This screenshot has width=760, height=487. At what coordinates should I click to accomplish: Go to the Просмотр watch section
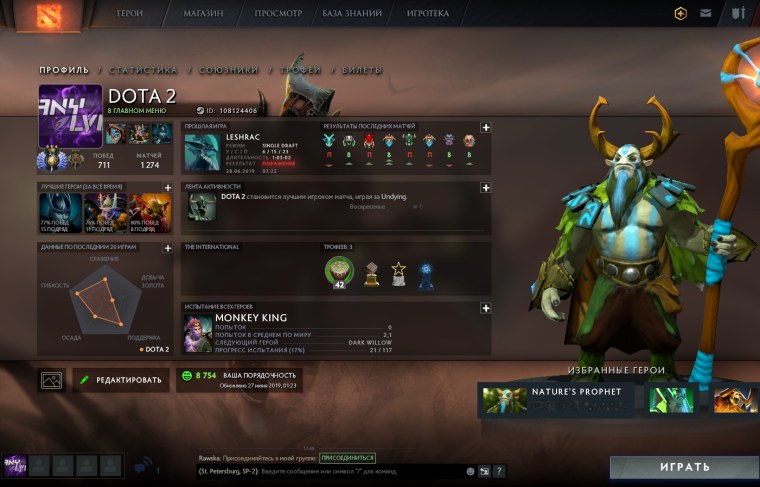coord(279,14)
